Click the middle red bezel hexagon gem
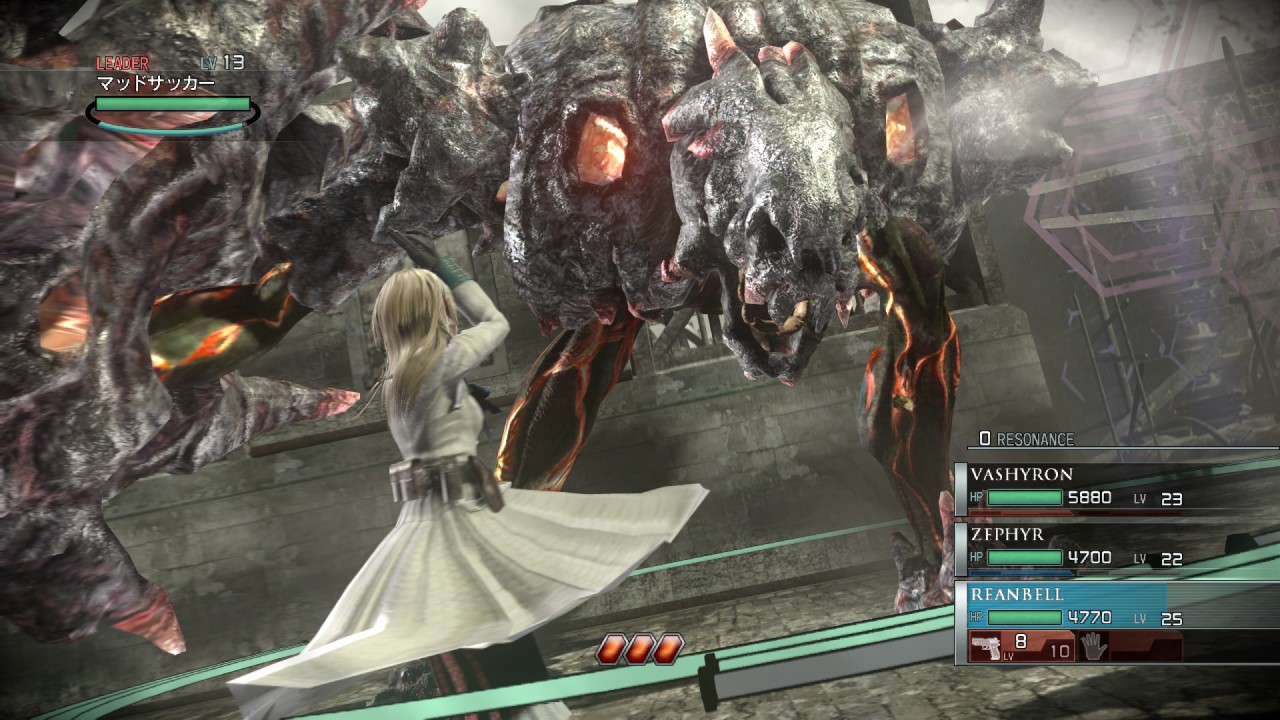 (x=638, y=647)
